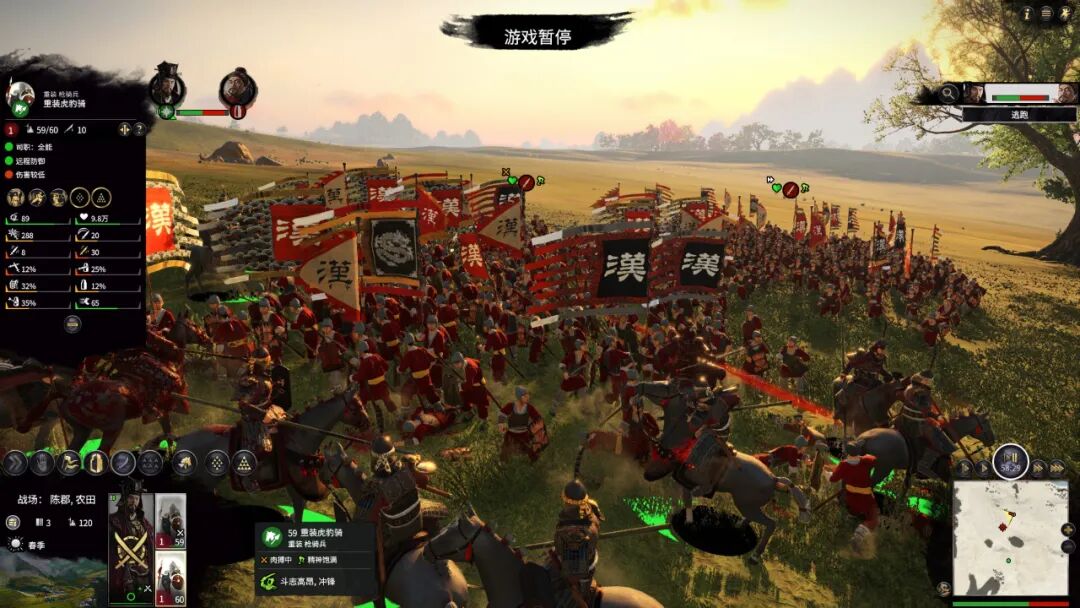Click the 逃跑 retreat button
Image resolution: width=1080 pixels, height=608 pixels.
click(x=1019, y=115)
